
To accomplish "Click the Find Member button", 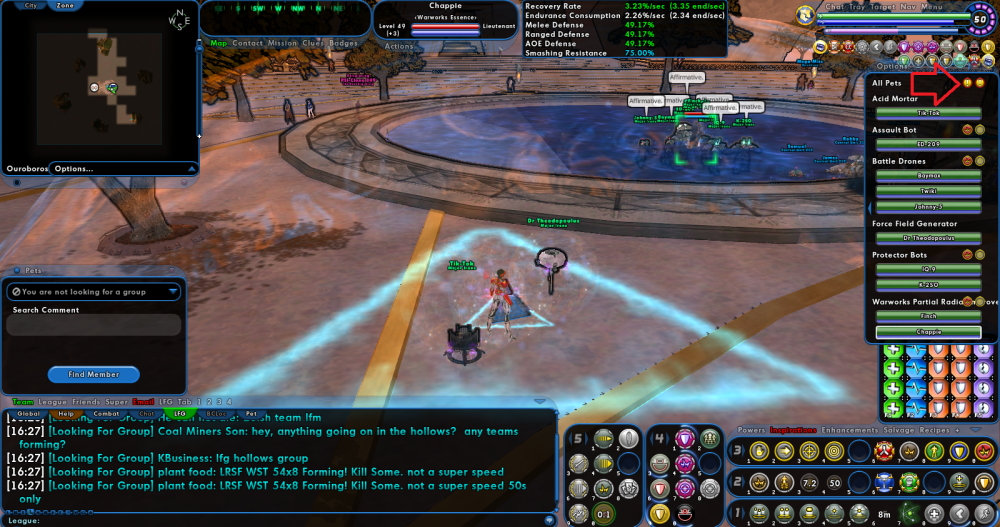I will pos(93,374).
